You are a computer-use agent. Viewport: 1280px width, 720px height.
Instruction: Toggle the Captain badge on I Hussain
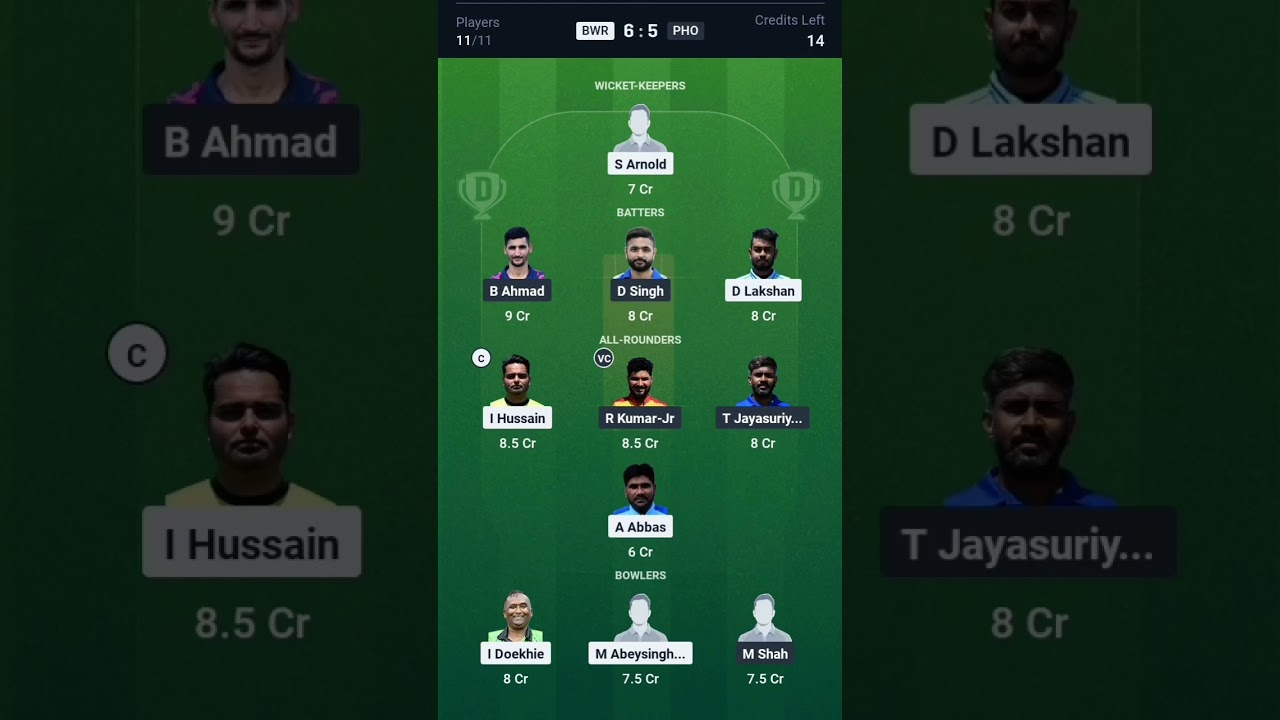coord(481,357)
